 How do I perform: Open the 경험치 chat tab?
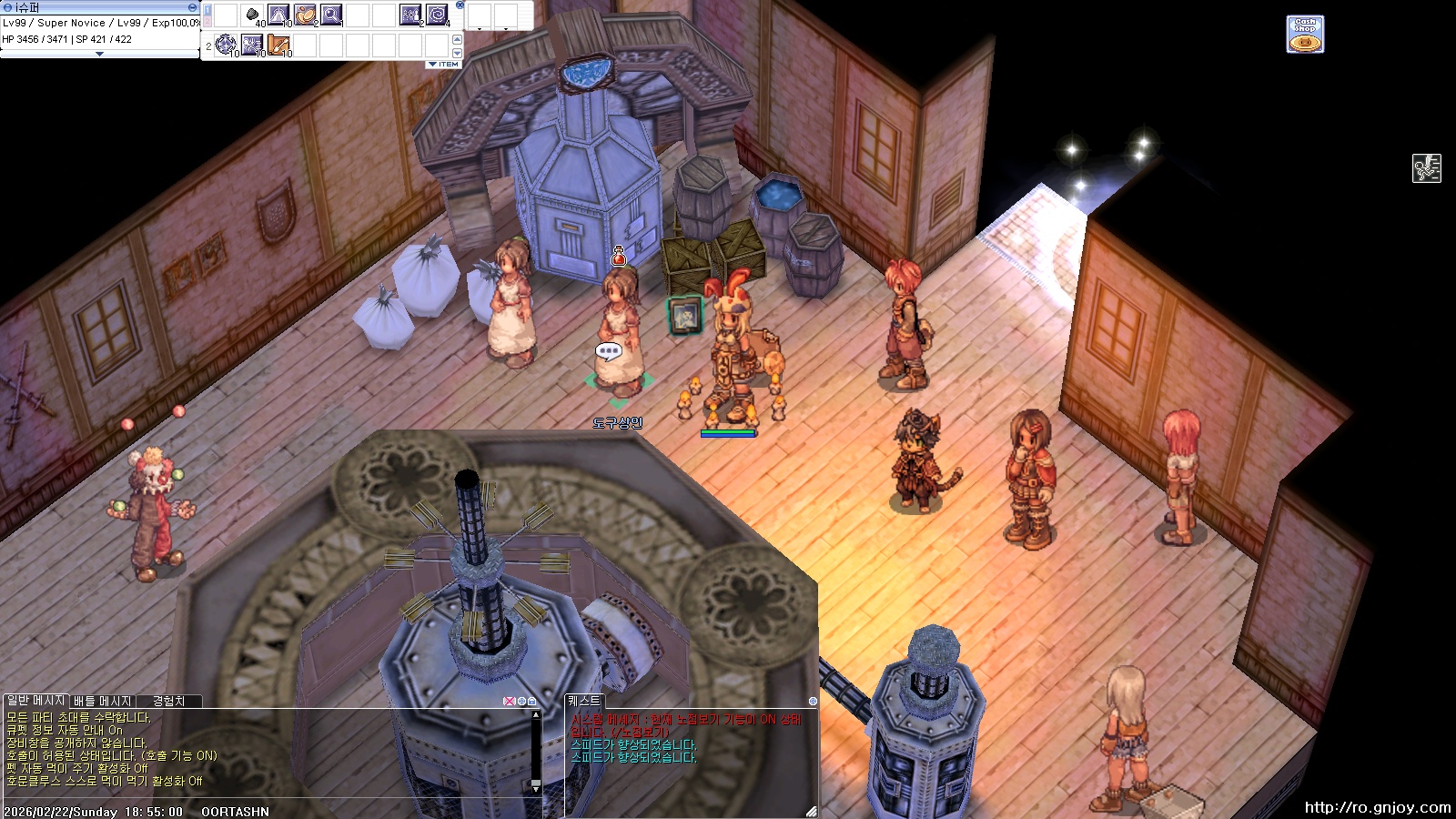click(168, 702)
